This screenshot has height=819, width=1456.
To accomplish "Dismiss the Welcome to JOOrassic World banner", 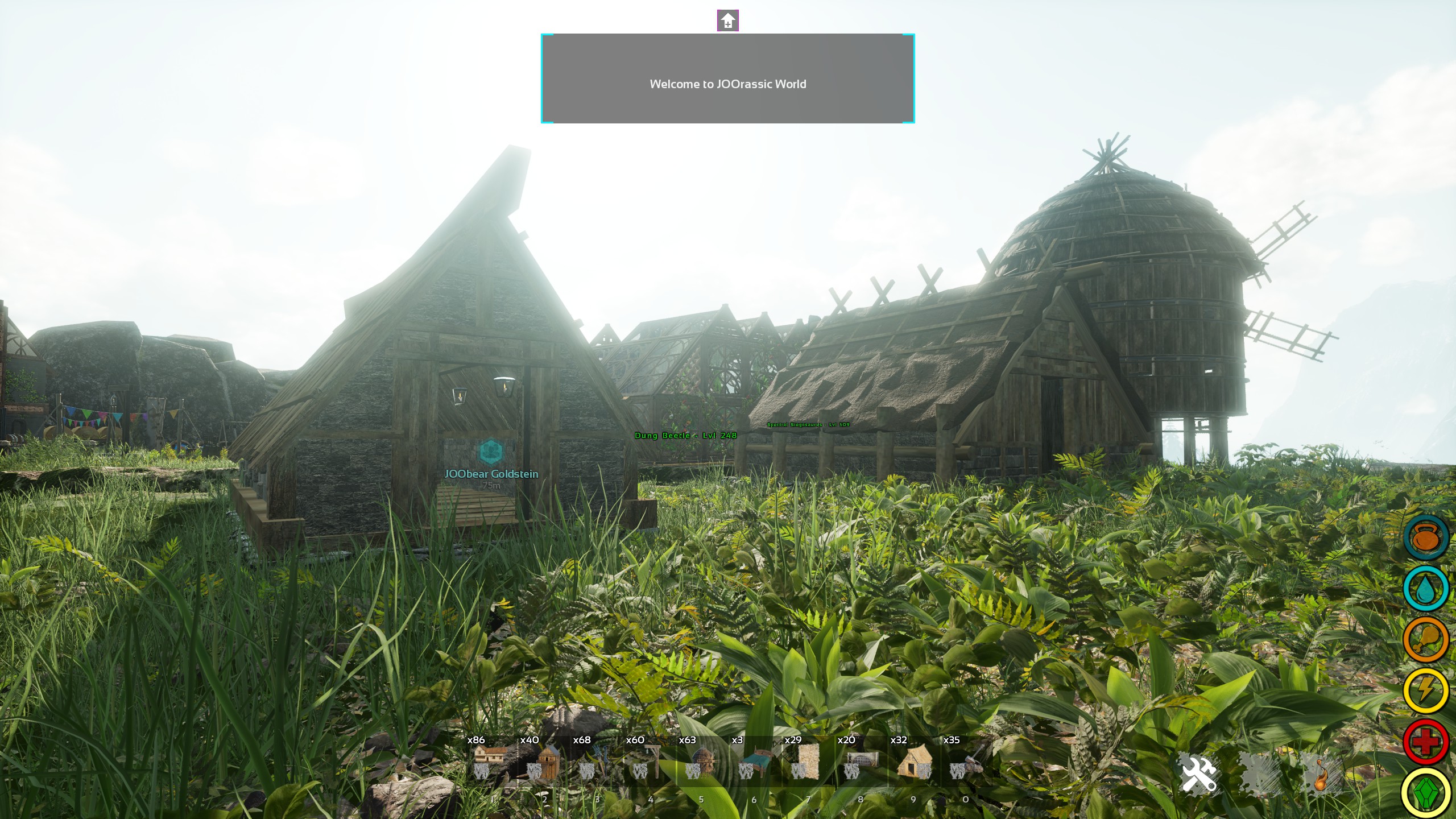I will tap(728, 80).
